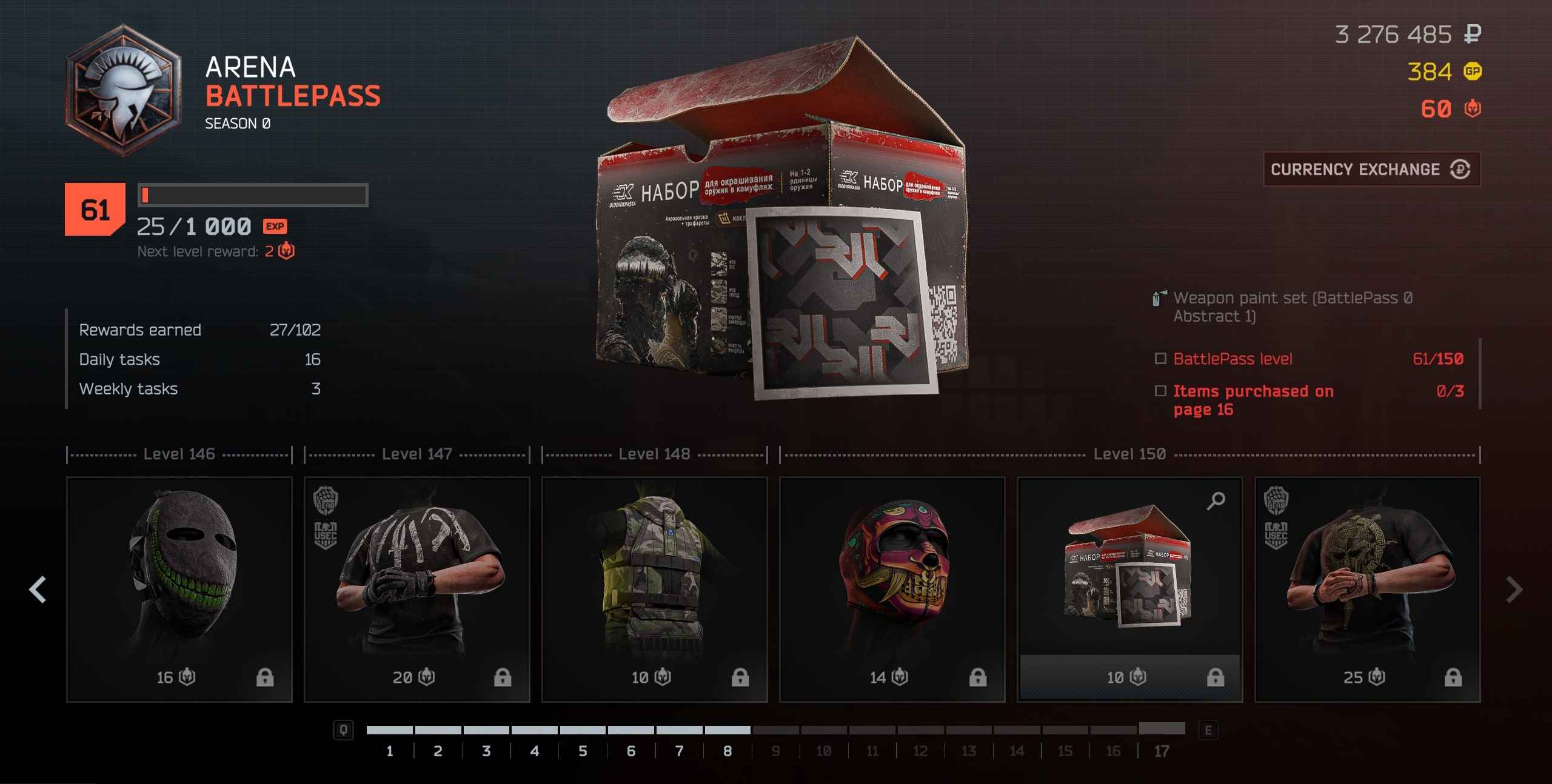Select the camouflage armor vest reward

coord(655,576)
